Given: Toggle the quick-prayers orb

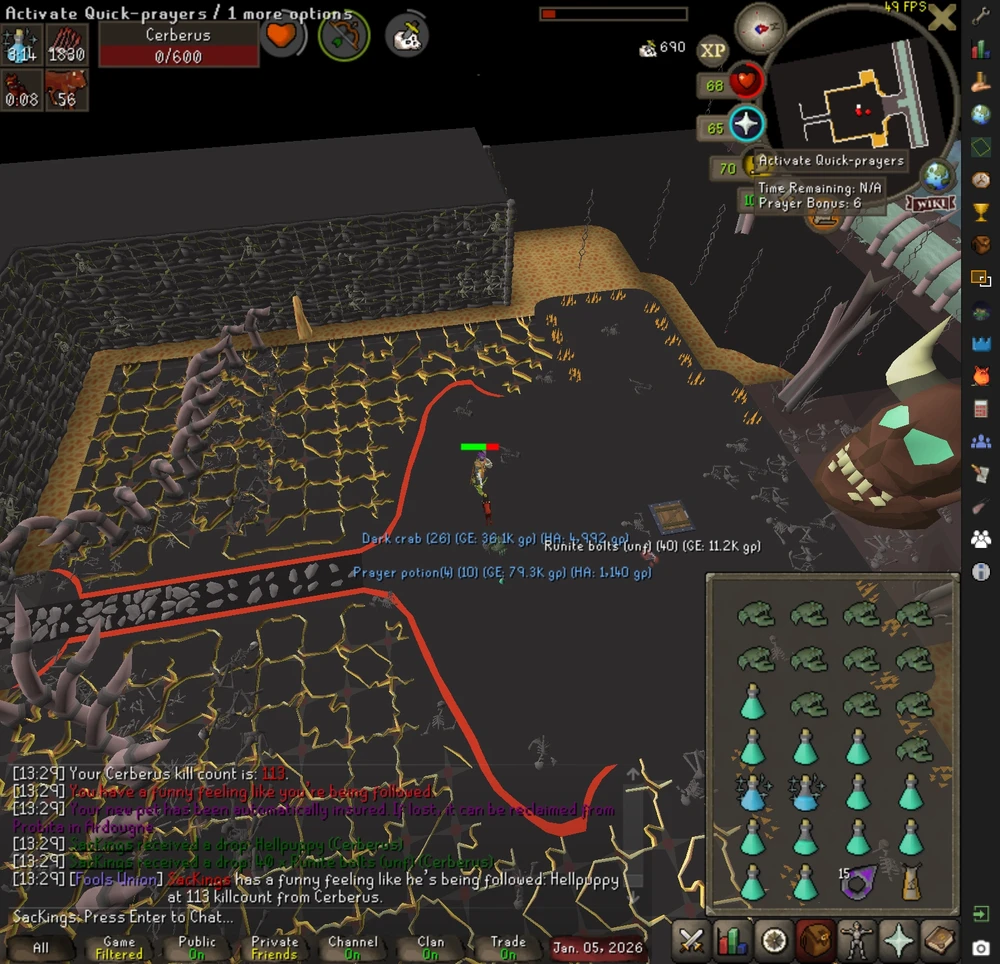Looking at the screenshot, I should [x=746, y=126].
